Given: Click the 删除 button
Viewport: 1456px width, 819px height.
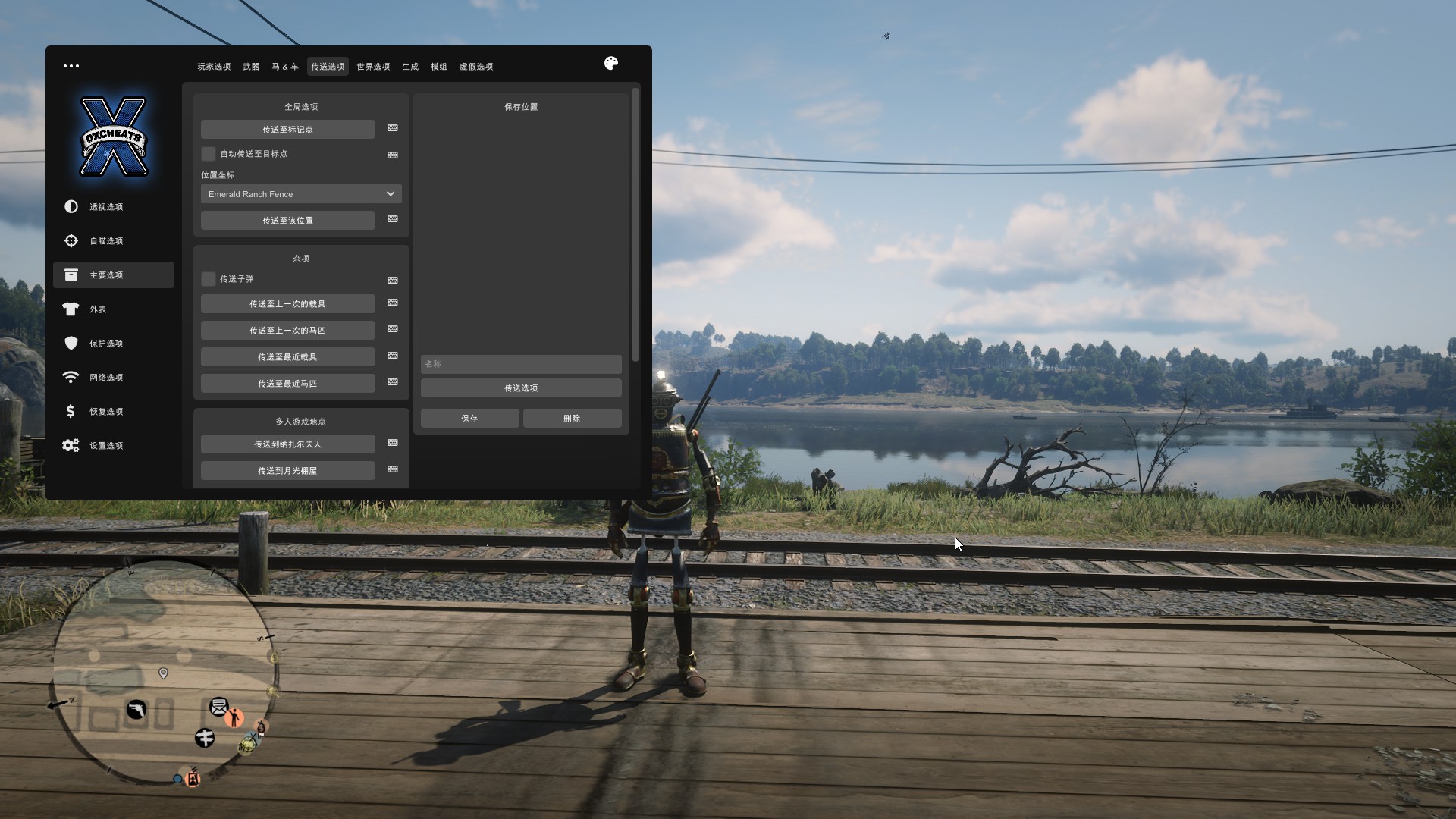Looking at the screenshot, I should click(572, 419).
